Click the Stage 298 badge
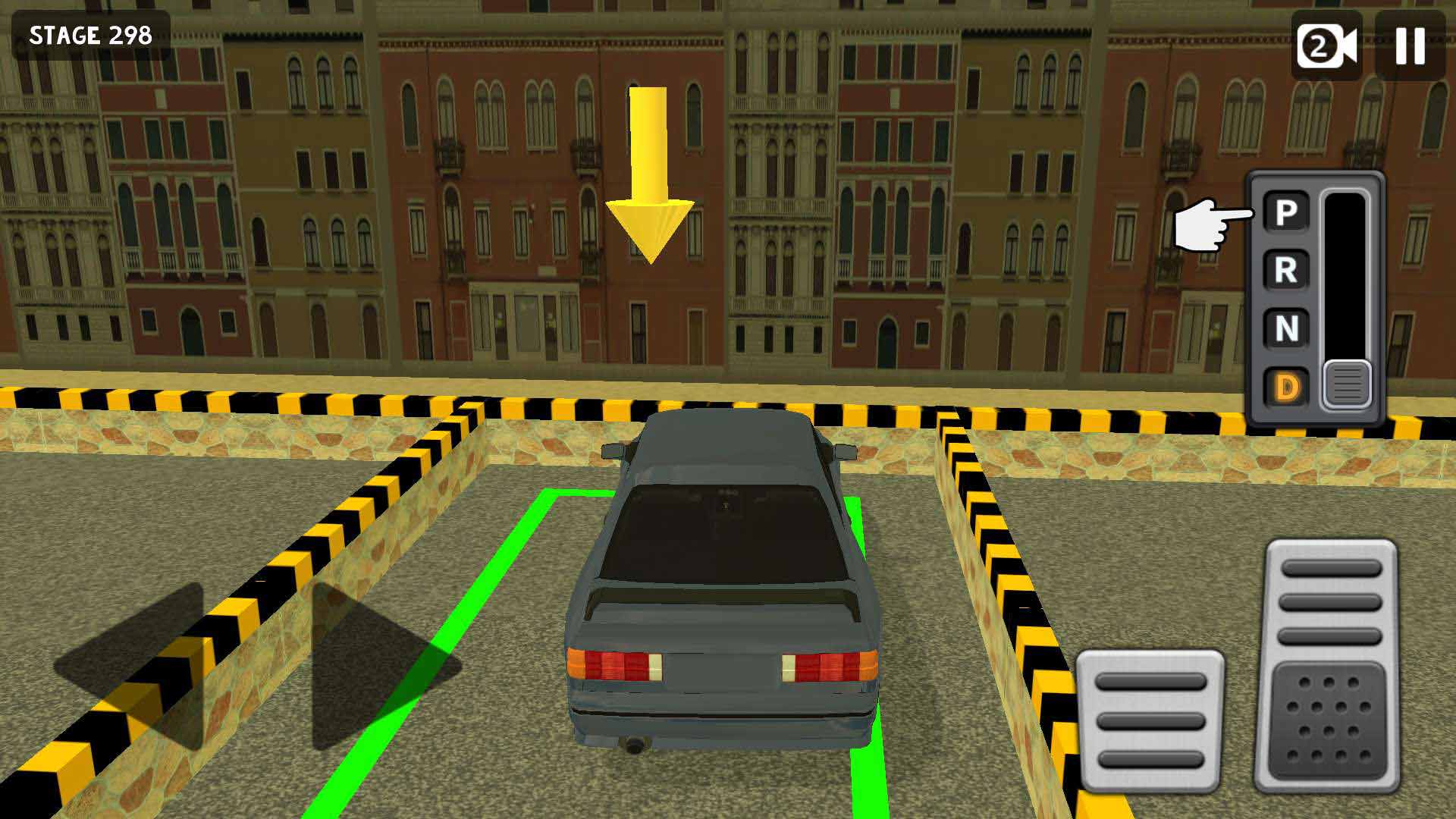Viewport: 1456px width, 819px height. point(91,33)
